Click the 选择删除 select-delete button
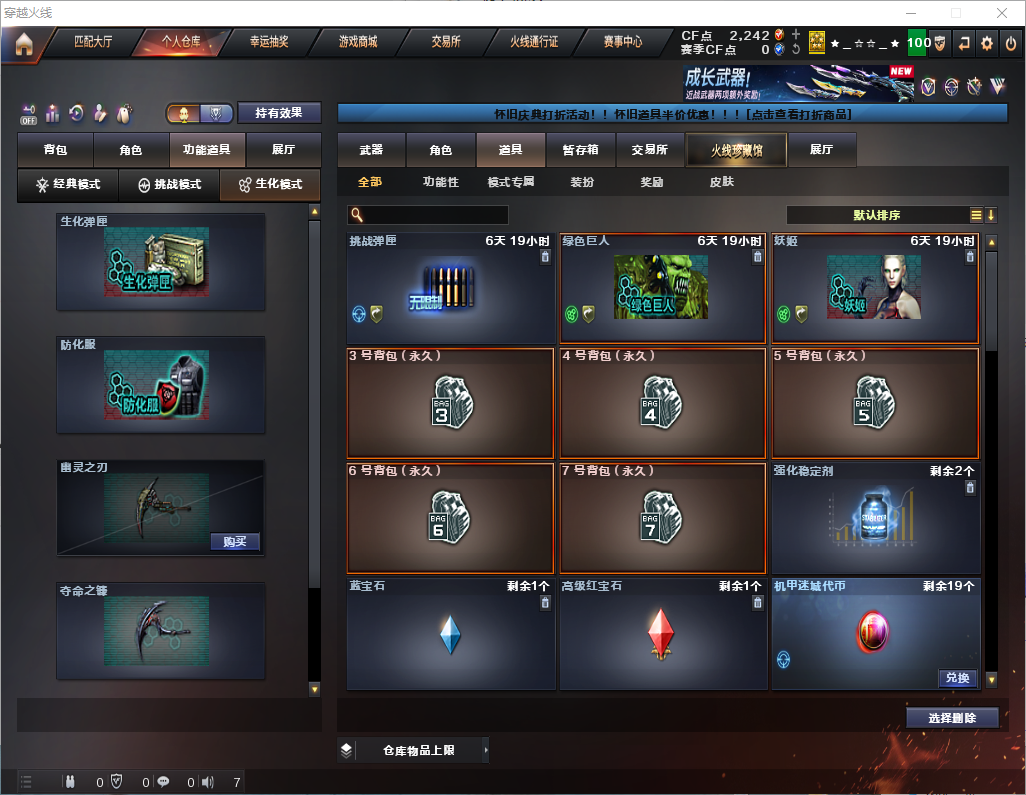 click(x=951, y=718)
